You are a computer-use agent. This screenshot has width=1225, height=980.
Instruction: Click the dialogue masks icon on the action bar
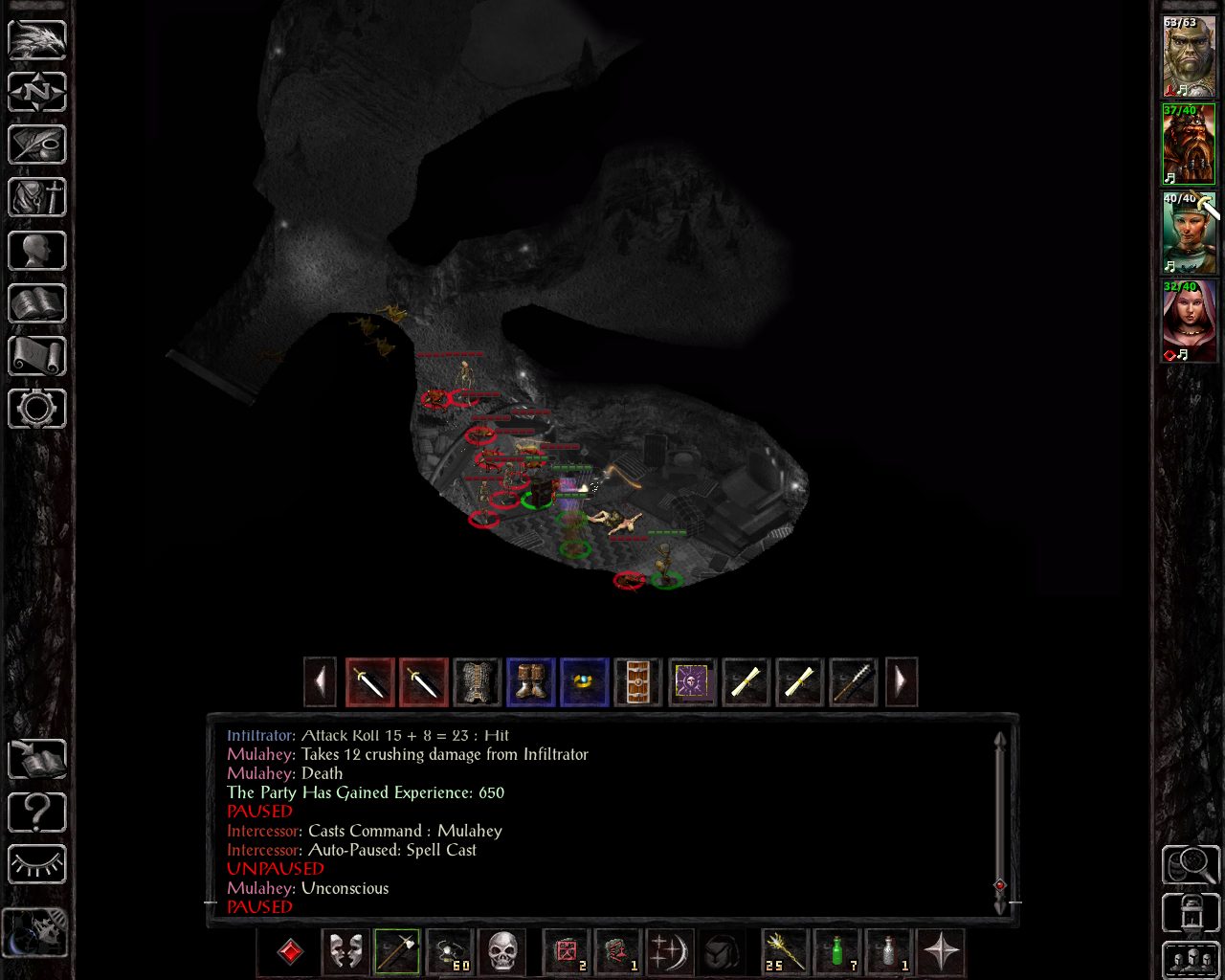point(345,952)
